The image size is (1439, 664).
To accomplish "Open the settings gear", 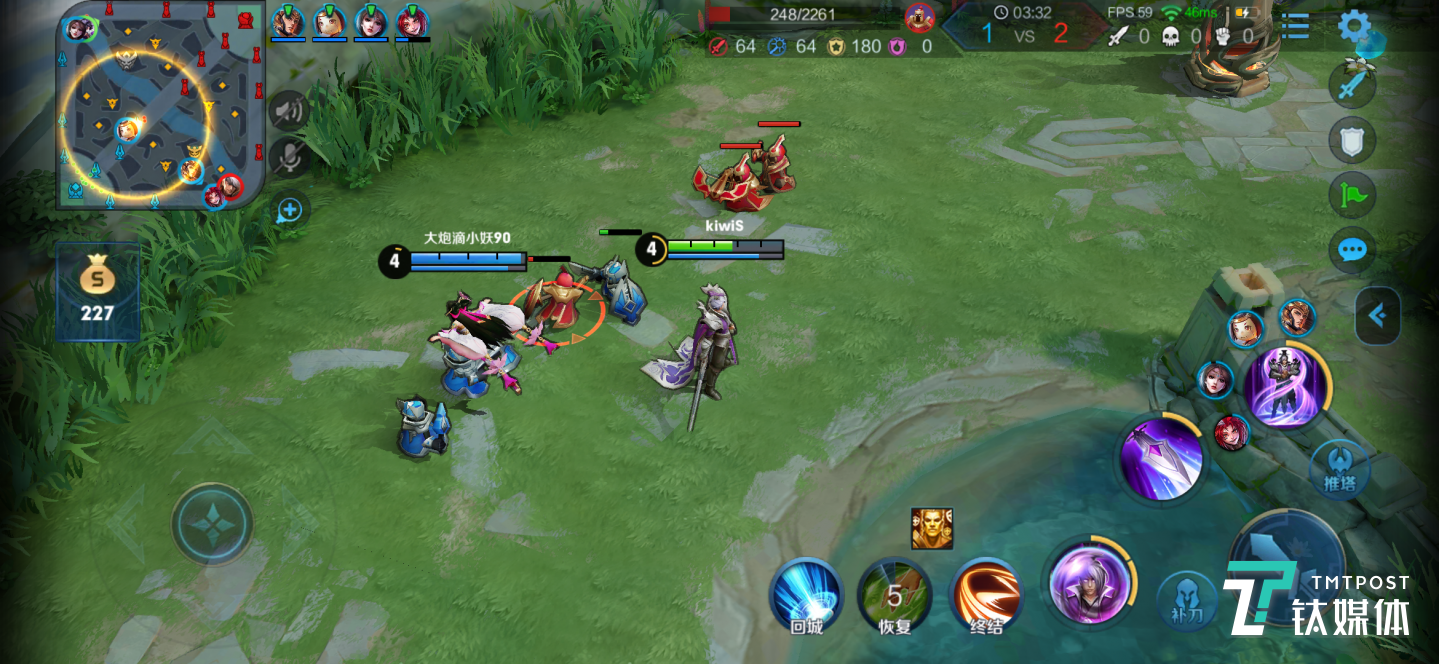I will click(x=1354, y=26).
